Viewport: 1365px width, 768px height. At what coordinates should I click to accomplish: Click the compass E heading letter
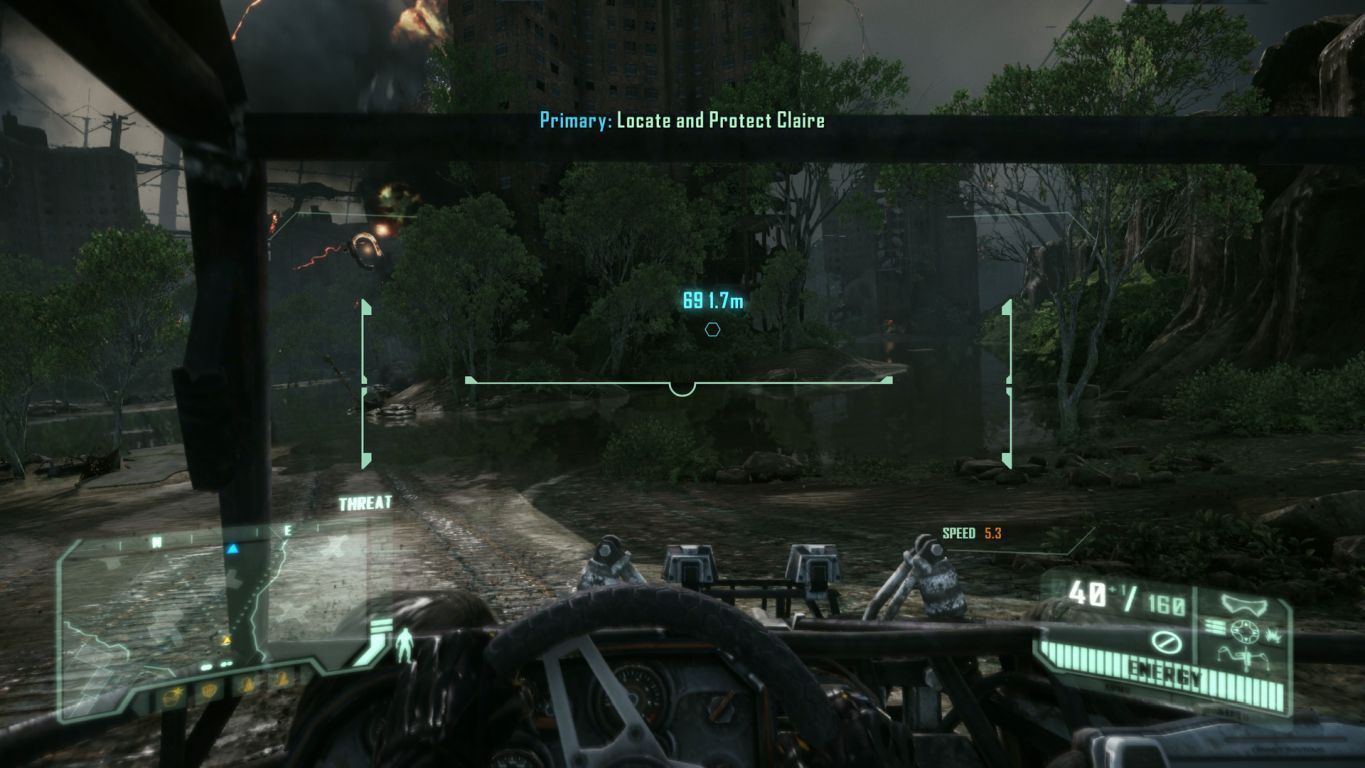(288, 531)
